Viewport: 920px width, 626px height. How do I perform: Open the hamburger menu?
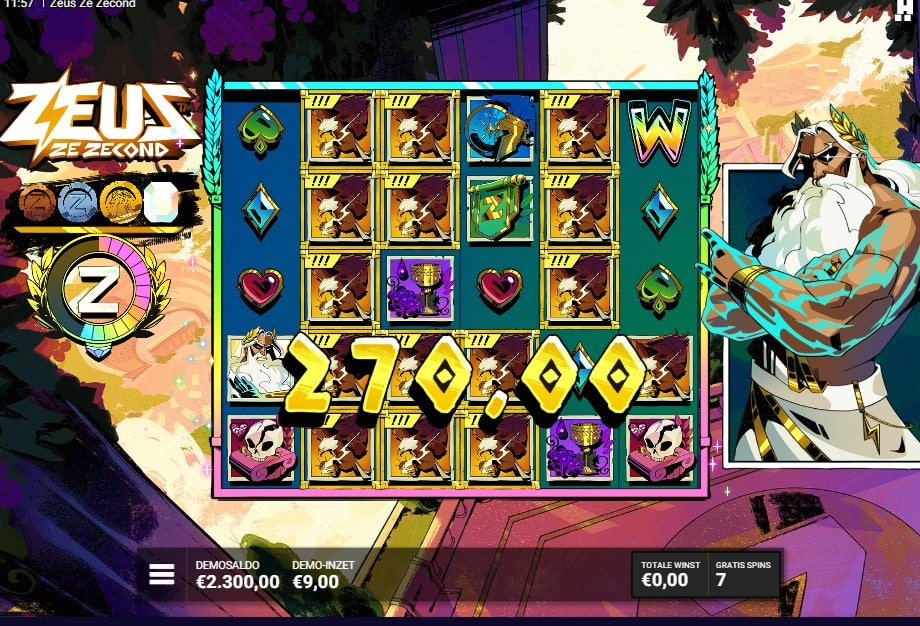point(162,574)
